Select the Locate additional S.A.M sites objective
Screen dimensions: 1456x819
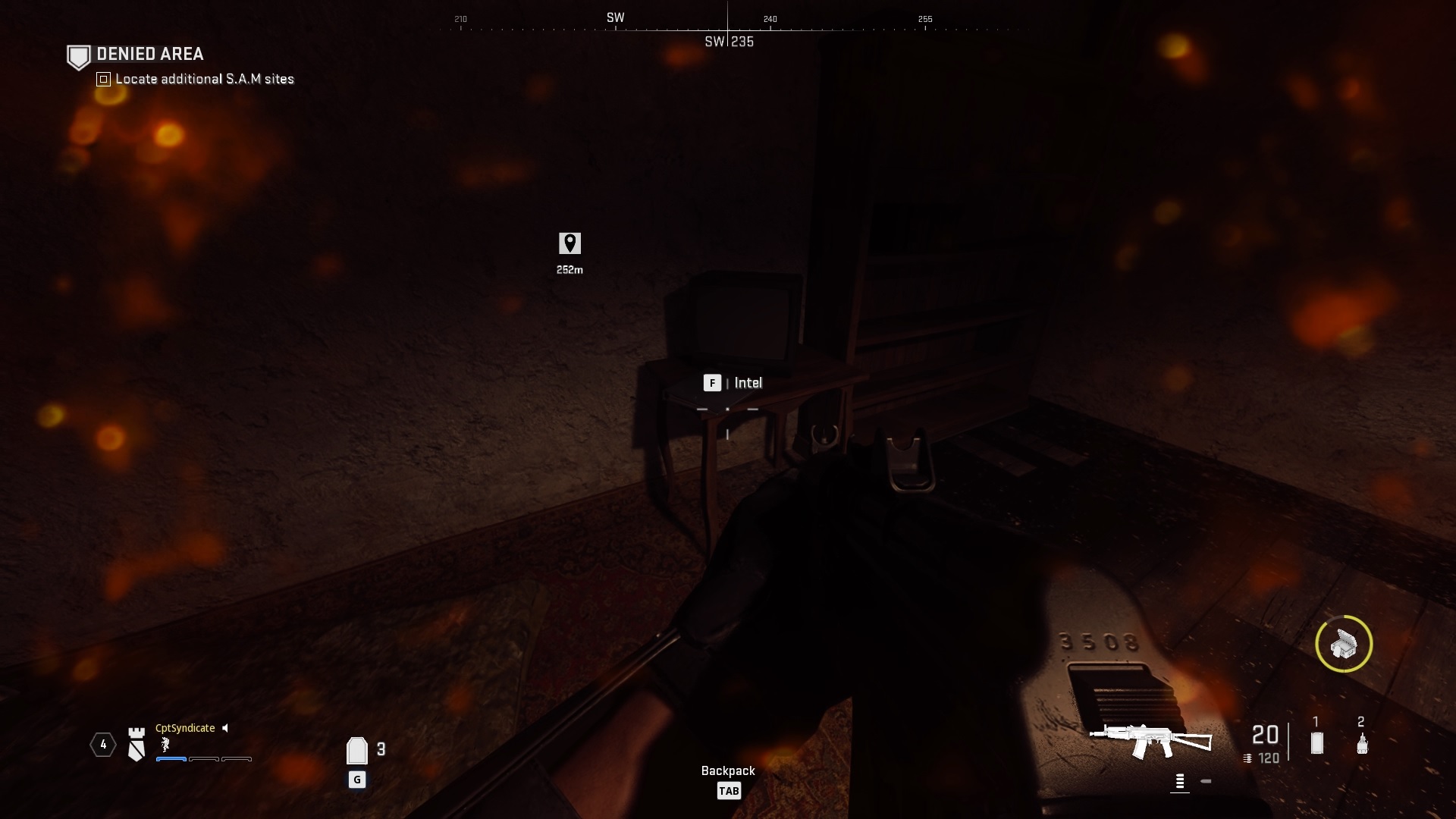pyautogui.click(x=203, y=79)
